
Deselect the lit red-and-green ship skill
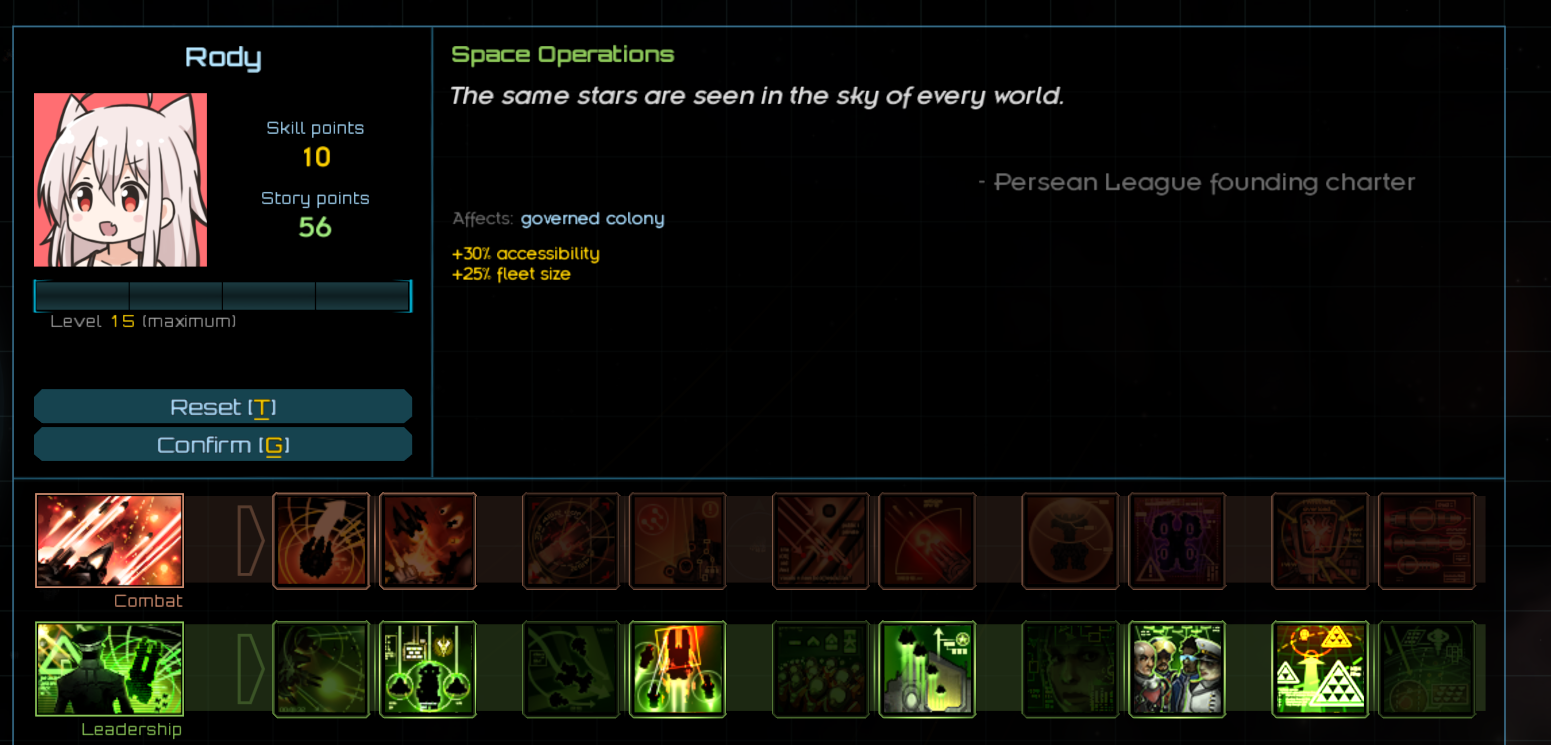click(677, 669)
